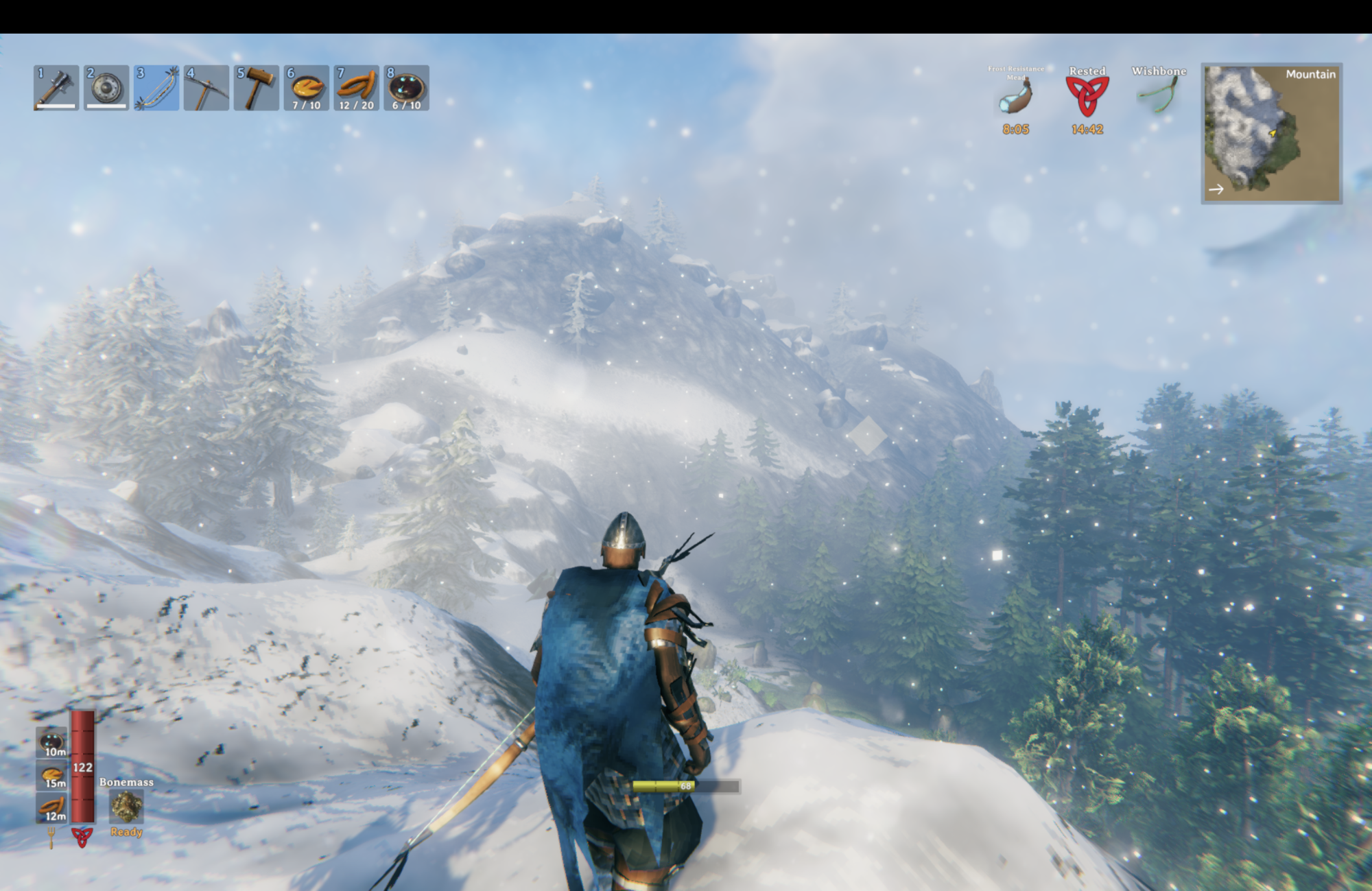
Task: Select the dark stew in hotbar slot 8
Action: [407, 88]
